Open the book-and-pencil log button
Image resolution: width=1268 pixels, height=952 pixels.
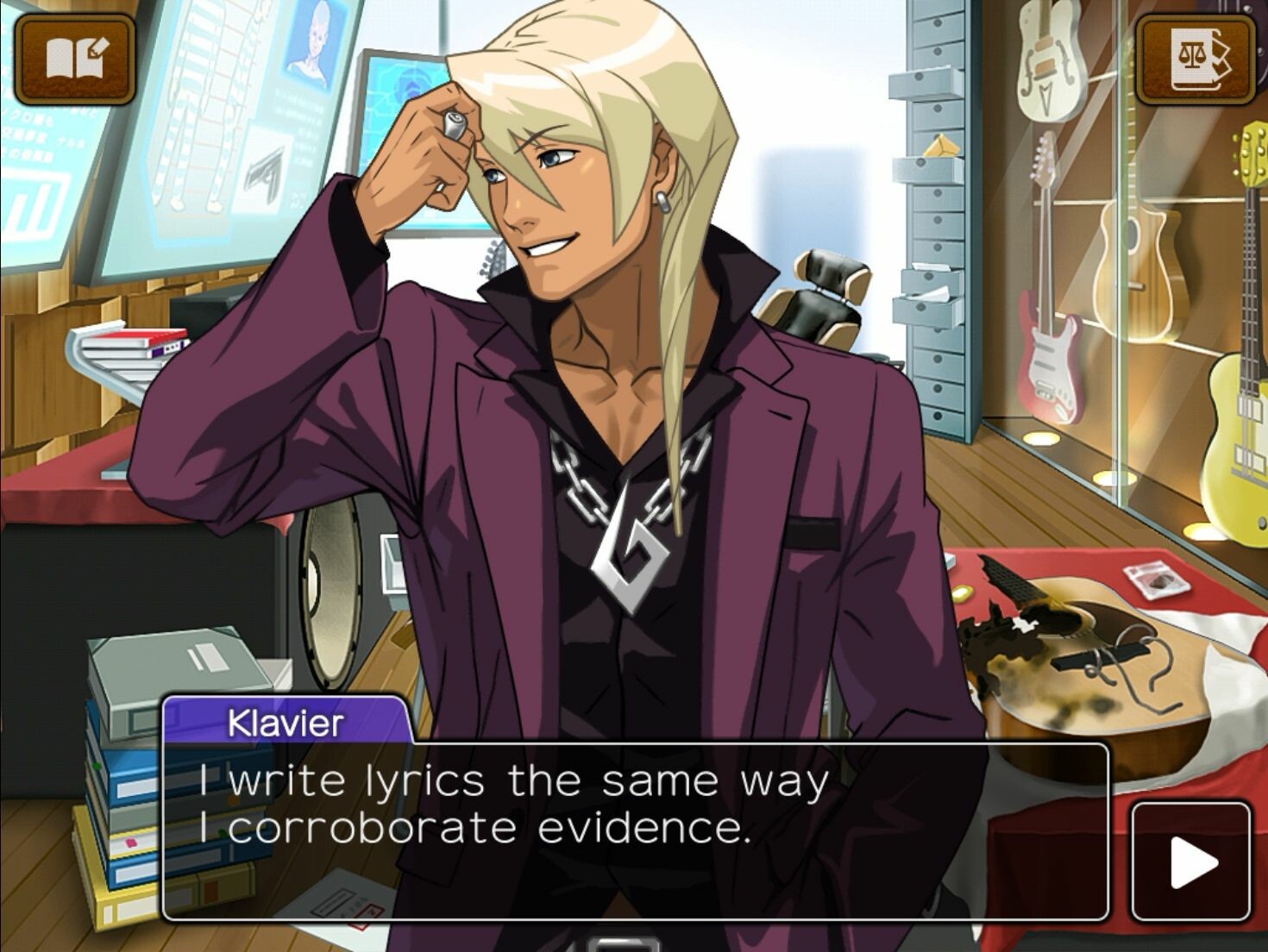[x=75, y=59]
